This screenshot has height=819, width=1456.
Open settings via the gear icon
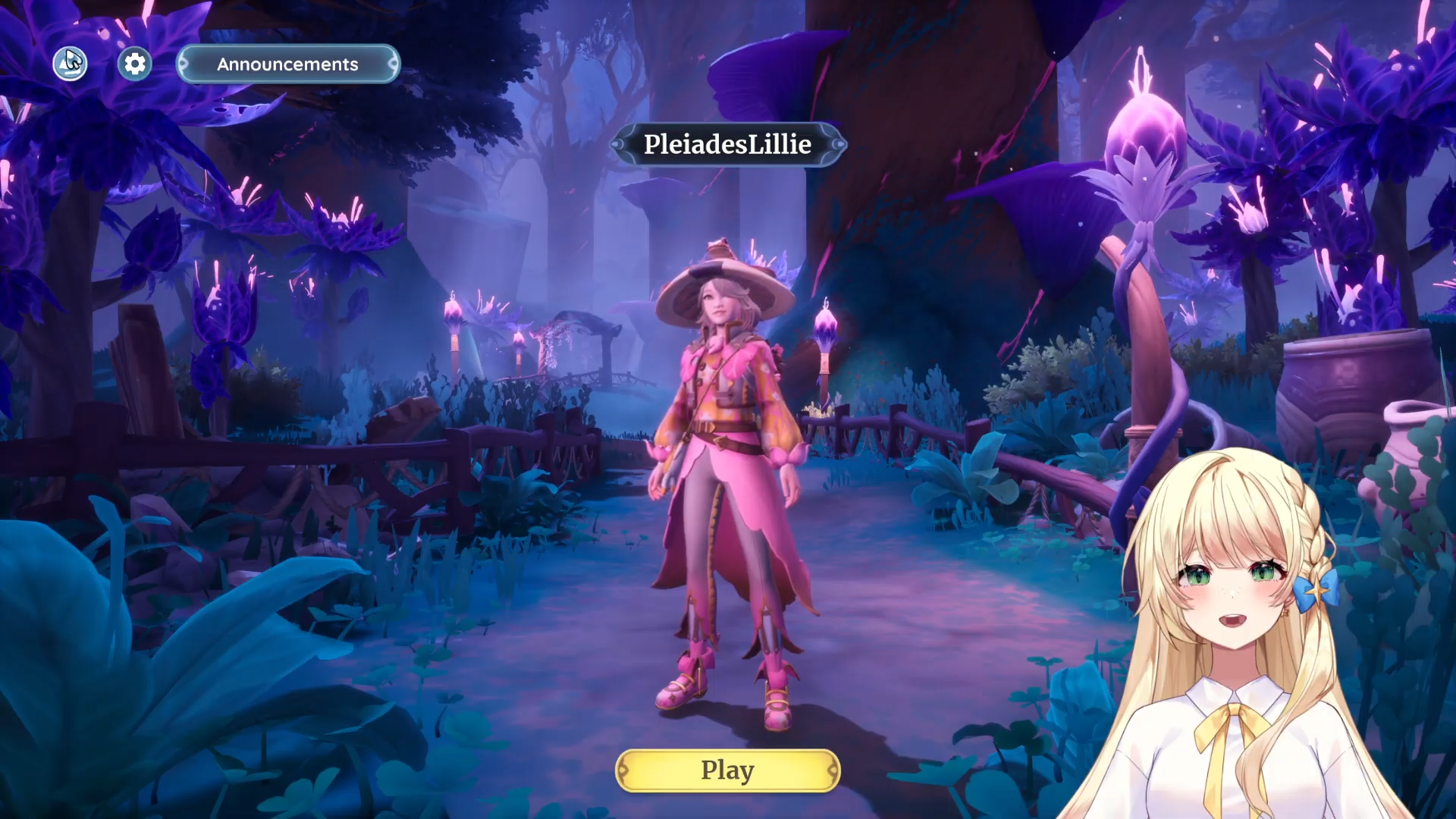(x=135, y=64)
